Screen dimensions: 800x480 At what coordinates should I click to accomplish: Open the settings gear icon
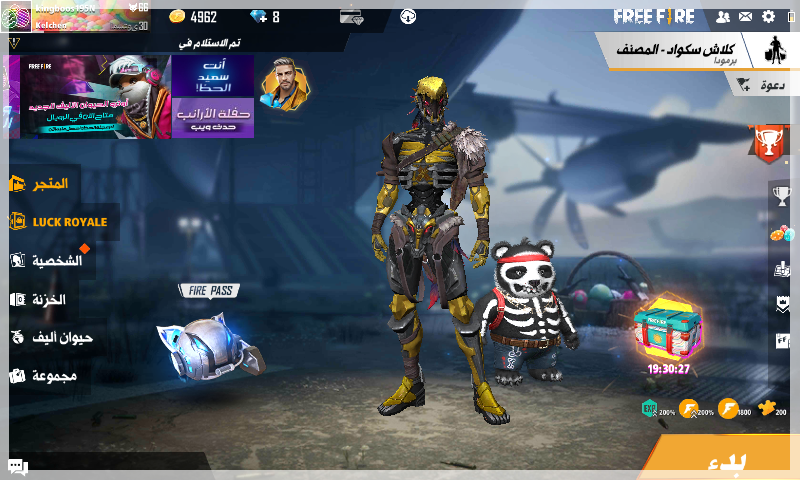click(768, 17)
